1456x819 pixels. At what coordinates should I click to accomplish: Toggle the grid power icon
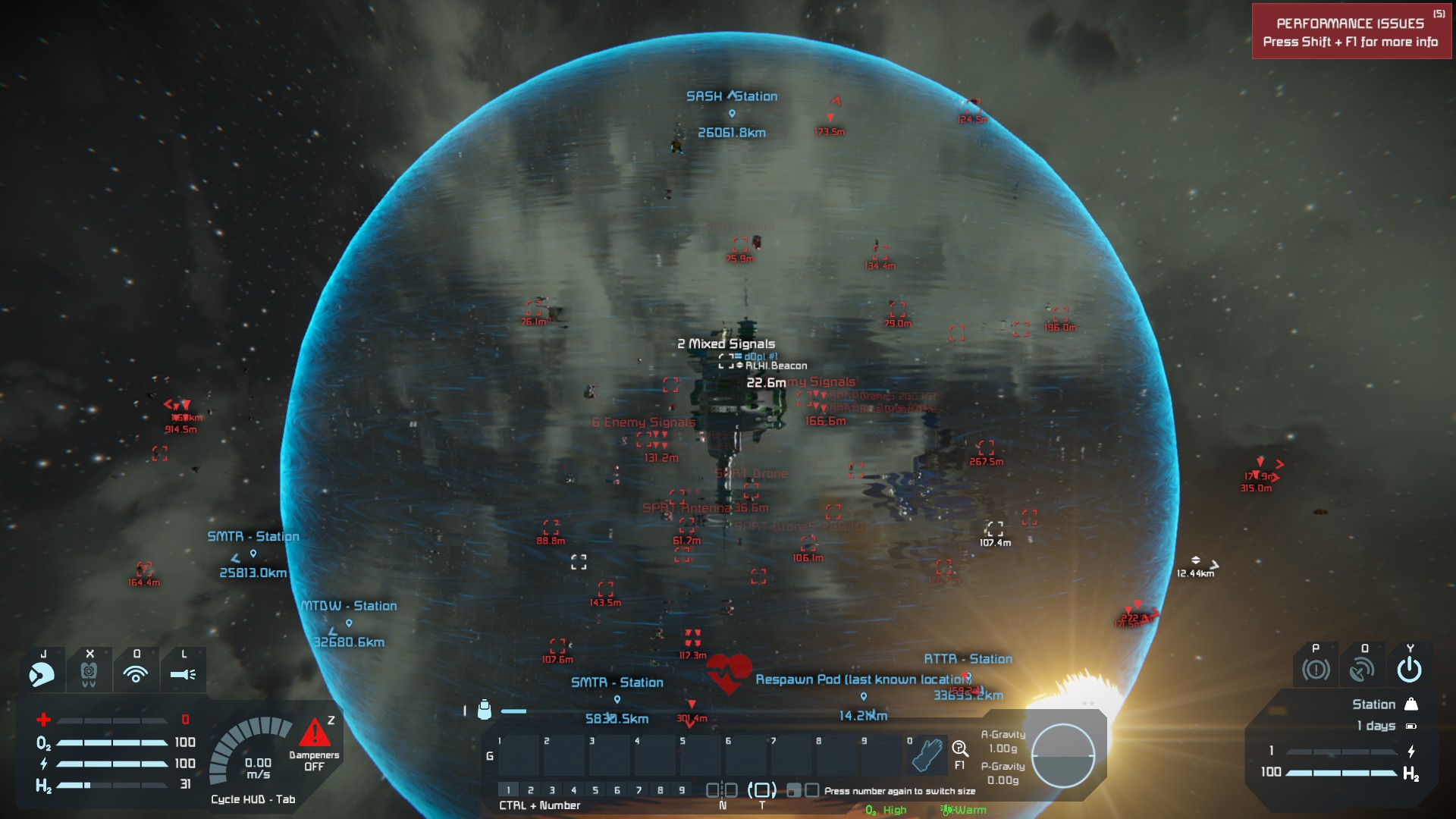[x=1409, y=670]
